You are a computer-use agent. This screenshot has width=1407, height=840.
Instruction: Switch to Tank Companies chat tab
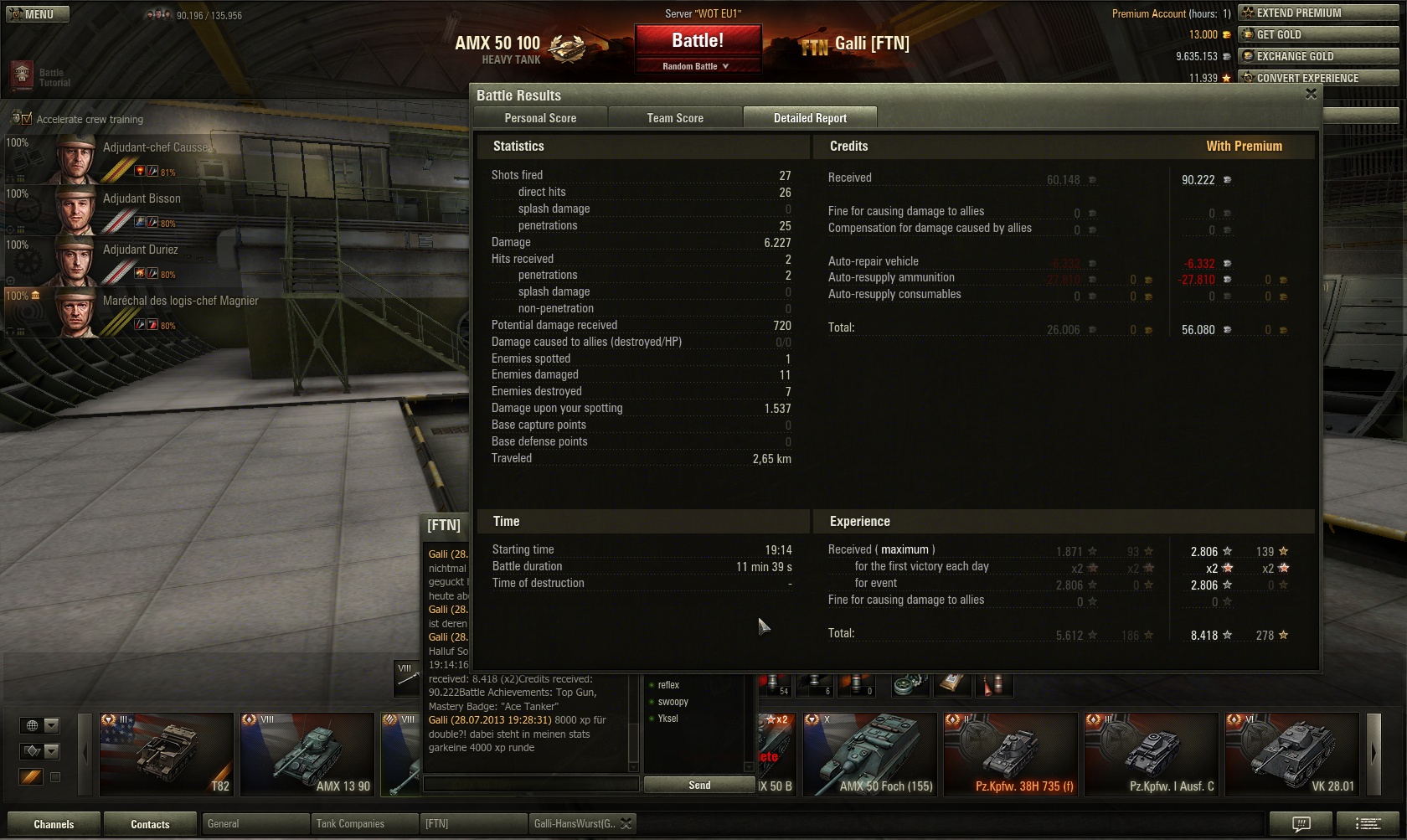point(350,824)
